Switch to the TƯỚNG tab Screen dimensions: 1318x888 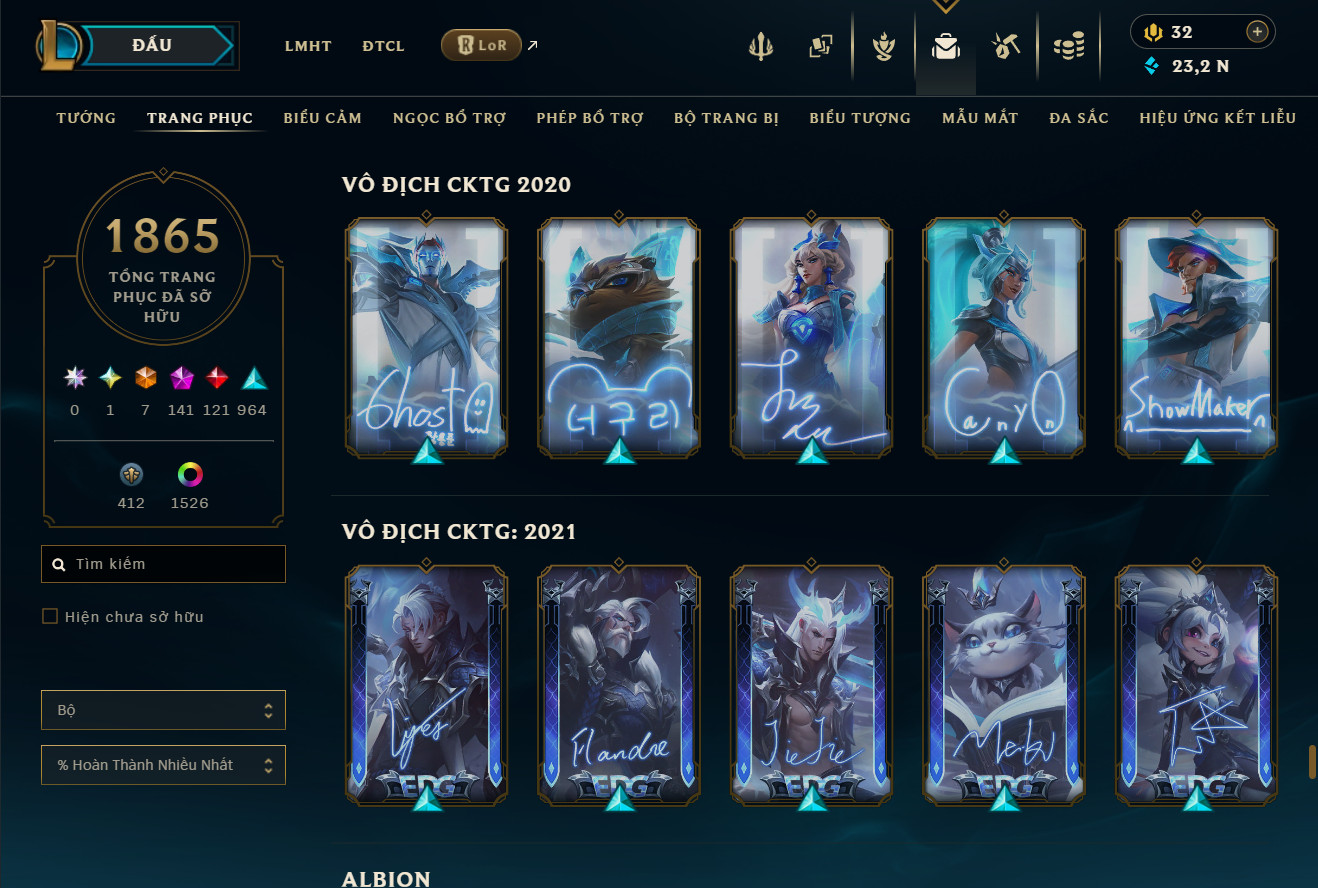[x=86, y=118]
